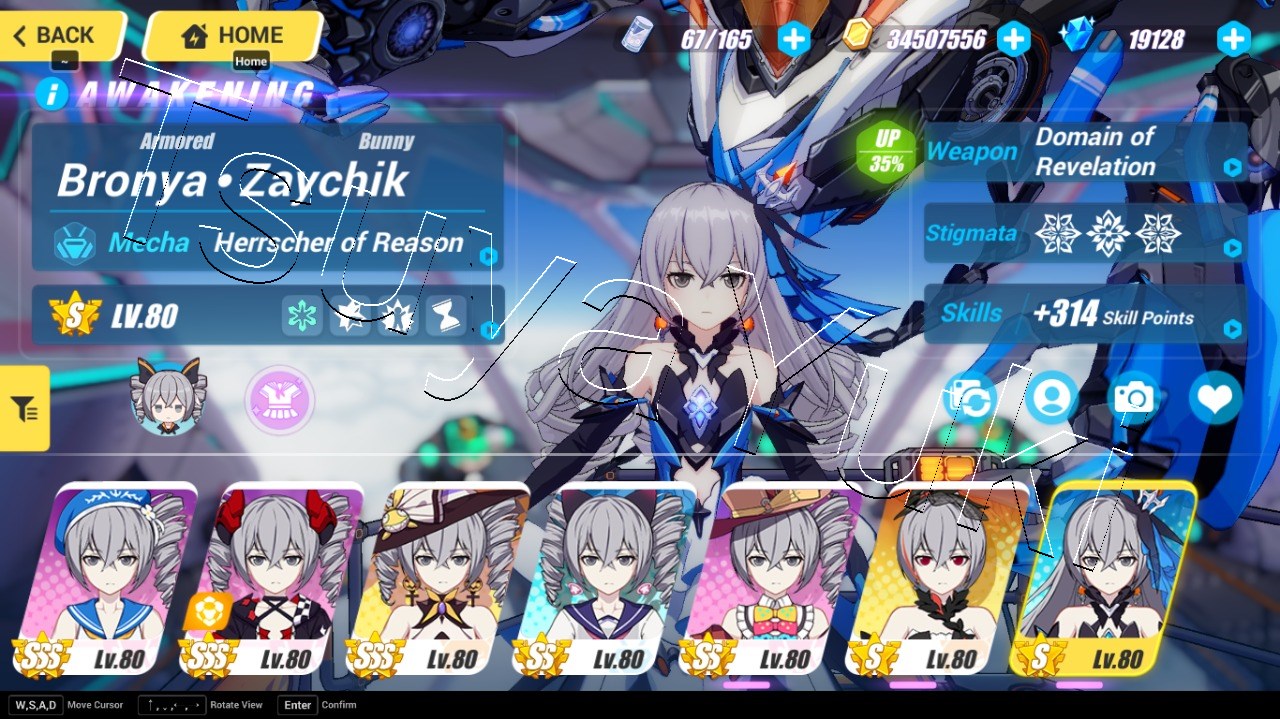Viewport: 1280px width, 719px height.
Task: Add coins with the plus button
Action: (x=1014, y=39)
